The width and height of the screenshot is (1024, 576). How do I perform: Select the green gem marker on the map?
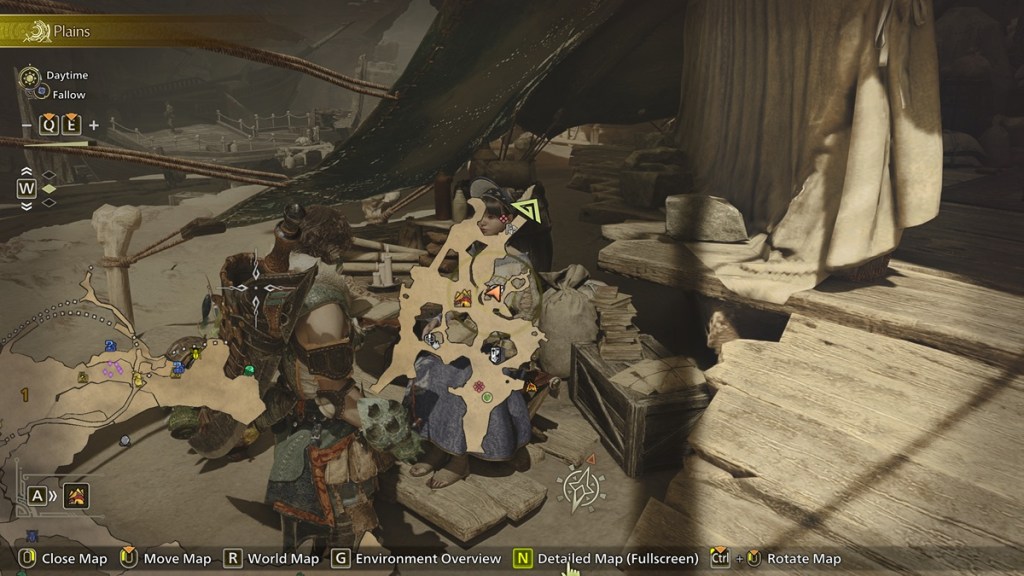tap(248, 370)
